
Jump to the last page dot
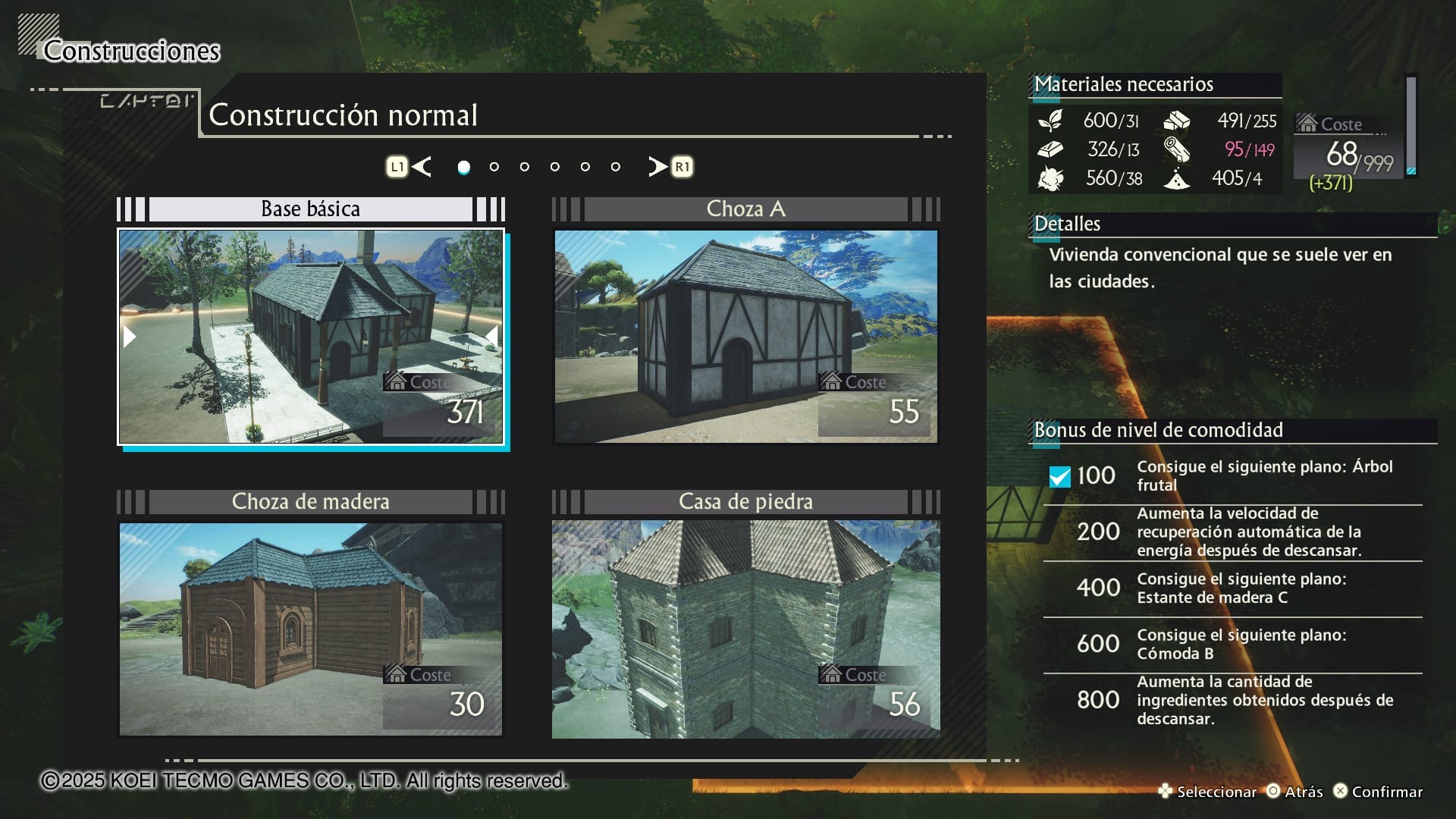click(x=616, y=167)
